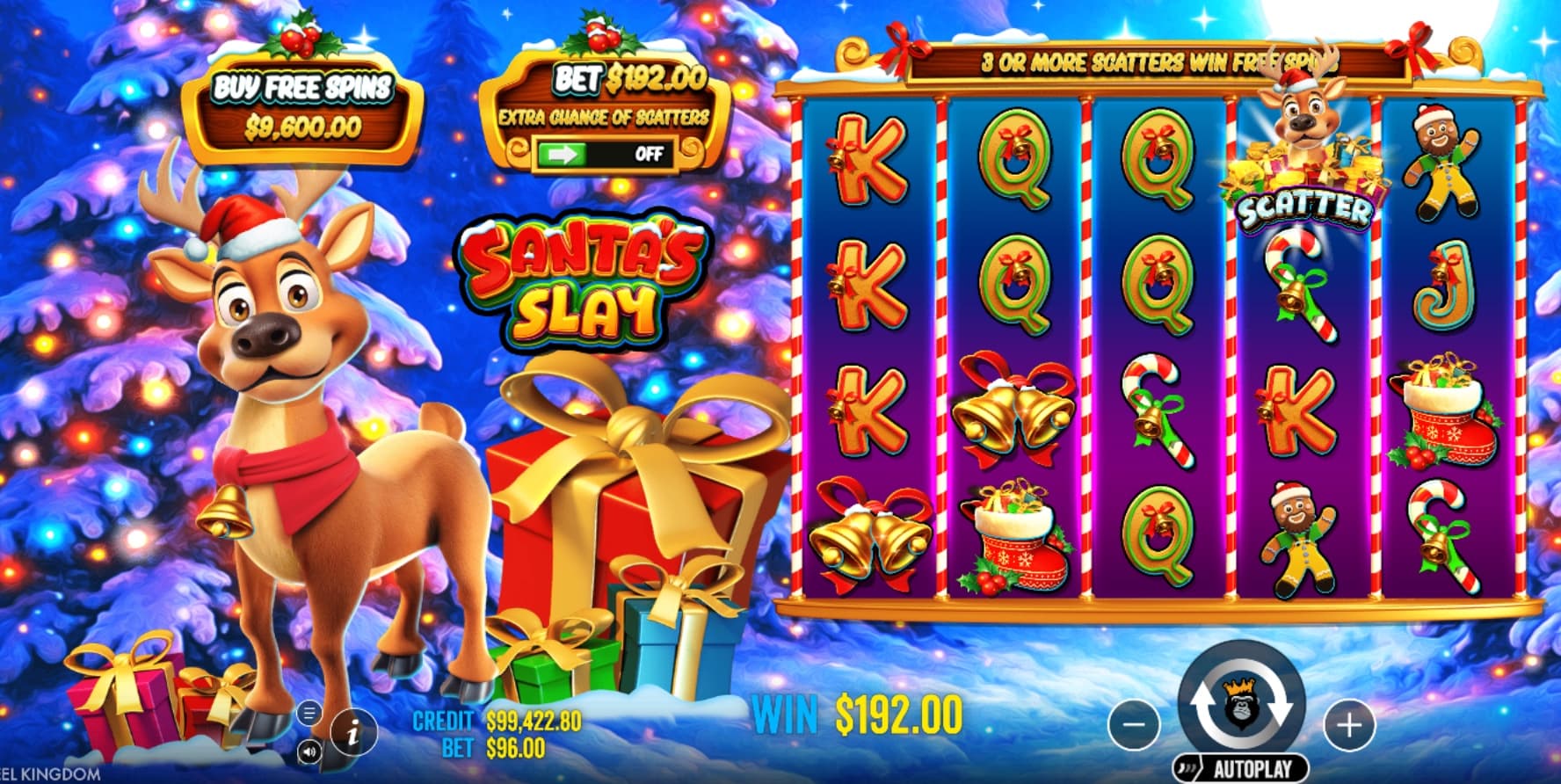
Task: Mute sound using the speaker icon
Action: click(309, 751)
